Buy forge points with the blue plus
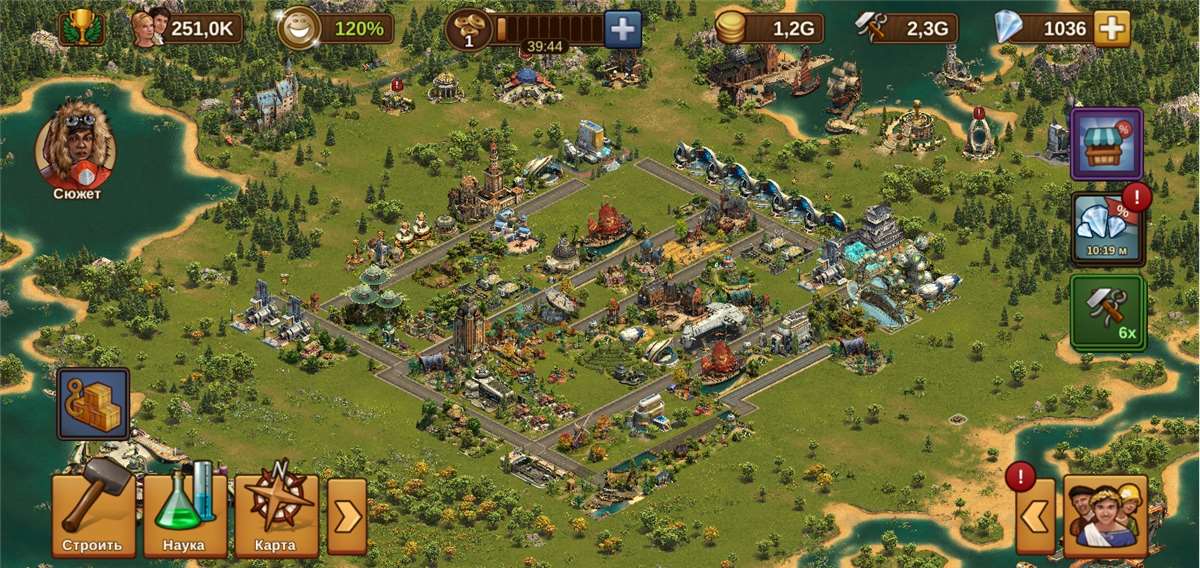The width and height of the screenshot is (1200, 568). 623,29
